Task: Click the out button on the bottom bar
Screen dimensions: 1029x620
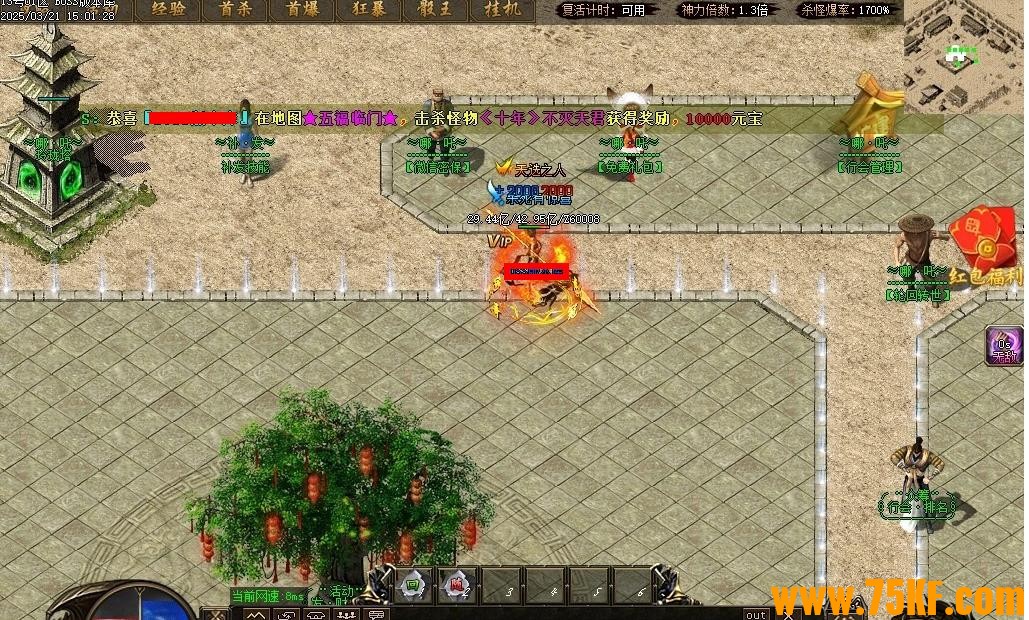Action: click(x=756, y=614)
